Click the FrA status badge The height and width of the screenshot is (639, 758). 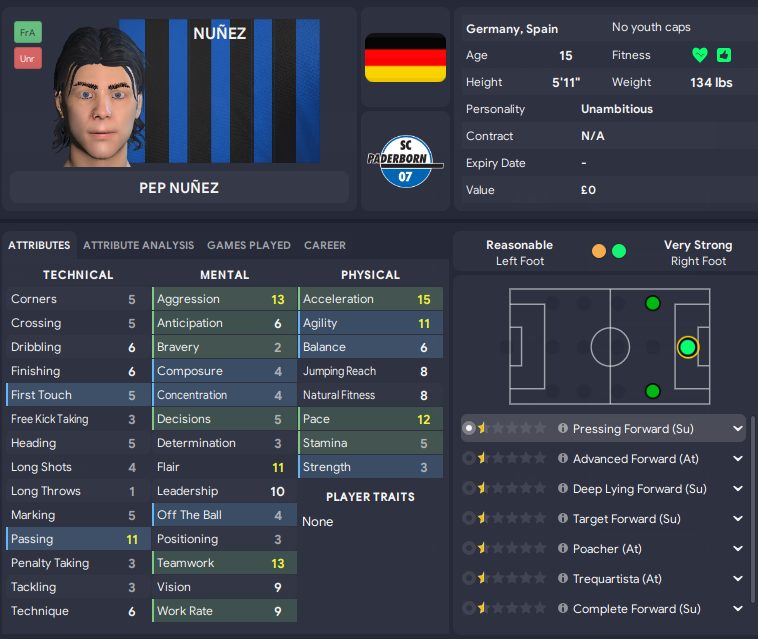28,32
